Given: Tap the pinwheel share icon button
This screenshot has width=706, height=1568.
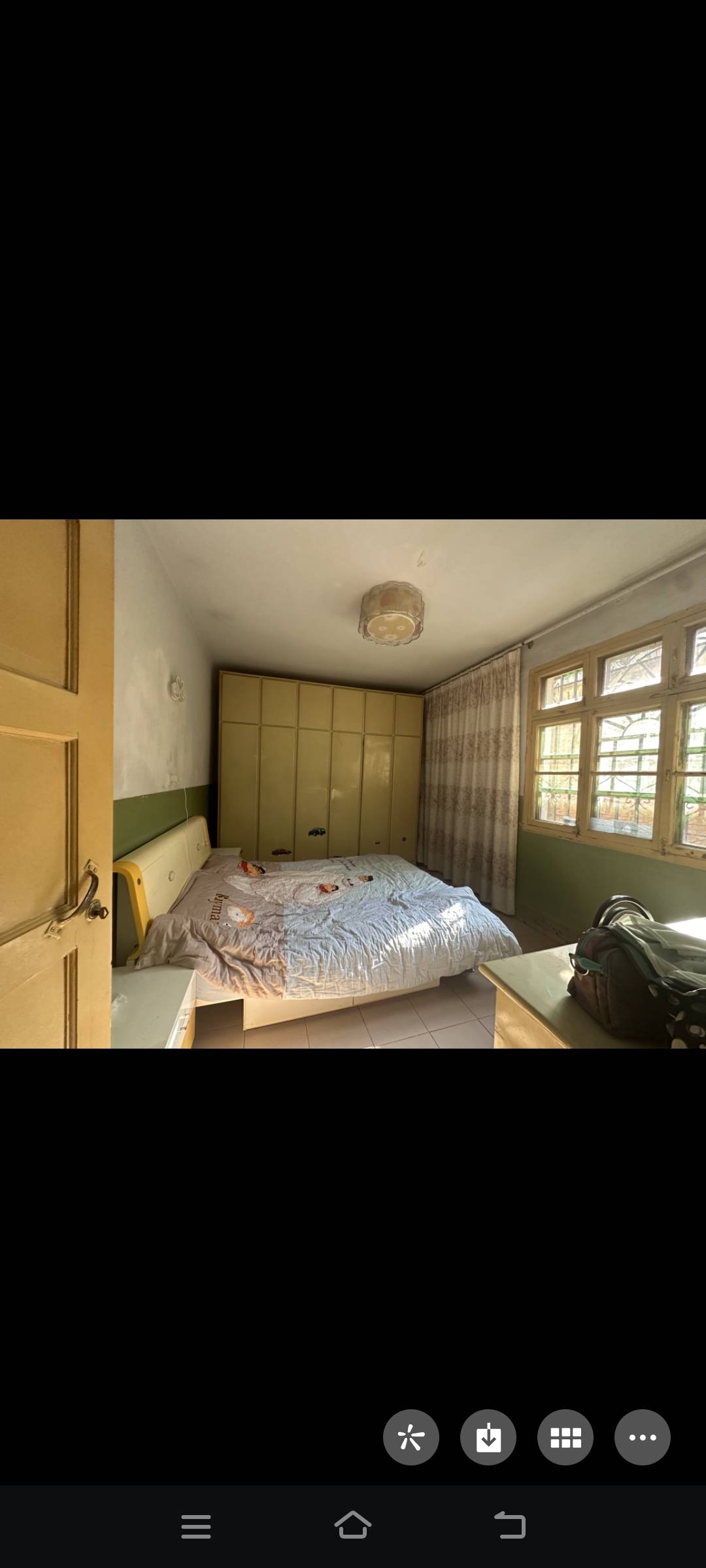Looking at the screenshot, I should (x=411, y=1437).
